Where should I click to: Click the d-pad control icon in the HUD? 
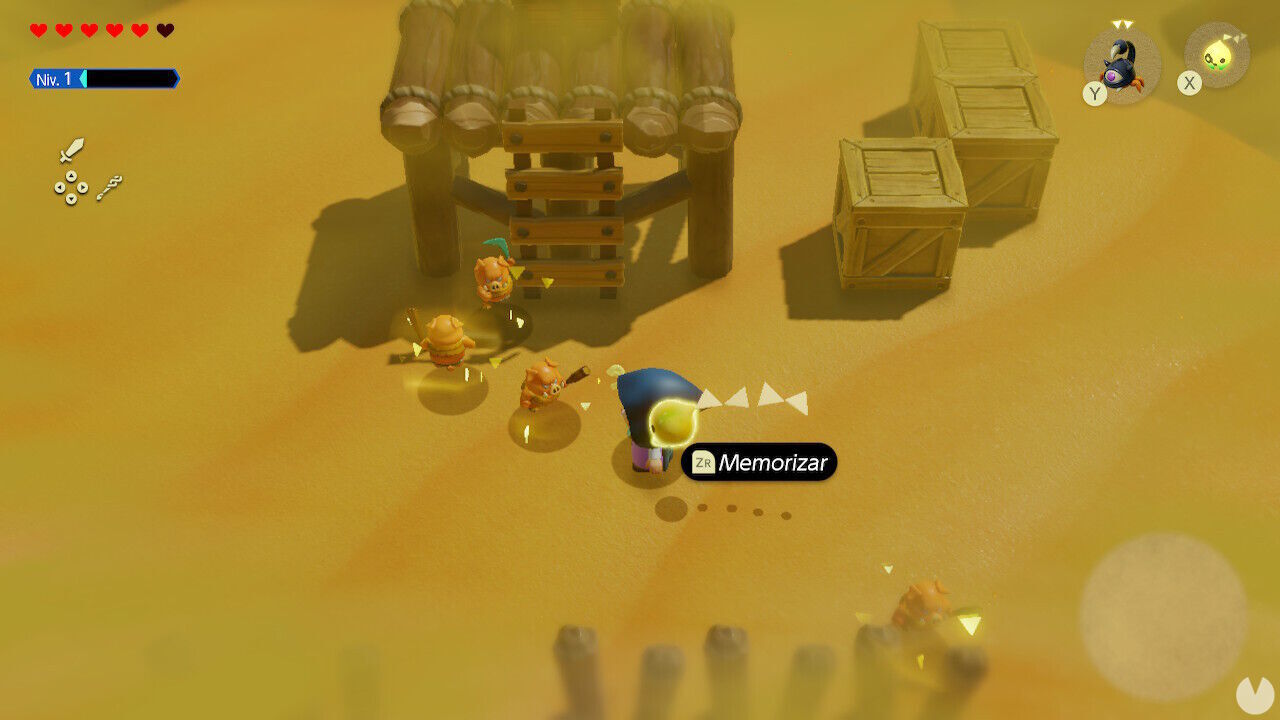tap(71, 187)
